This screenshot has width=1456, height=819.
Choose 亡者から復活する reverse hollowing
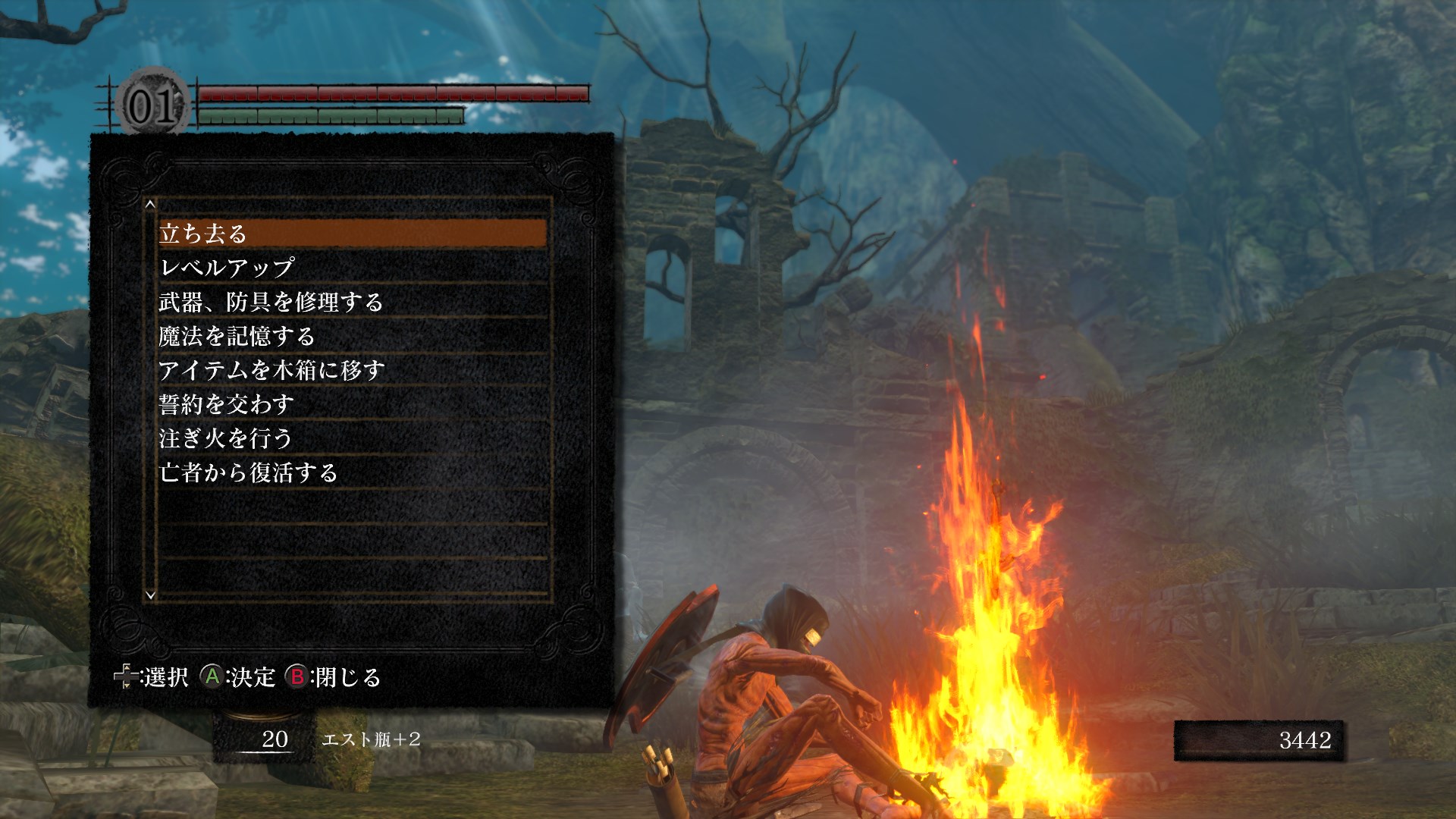click(x=353, y=472)
